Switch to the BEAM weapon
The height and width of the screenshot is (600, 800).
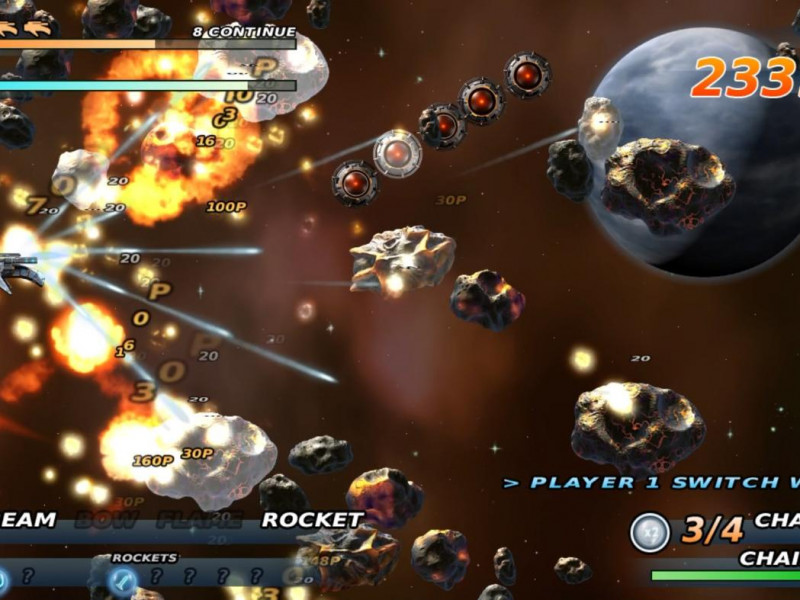click(x=28, y=520)
